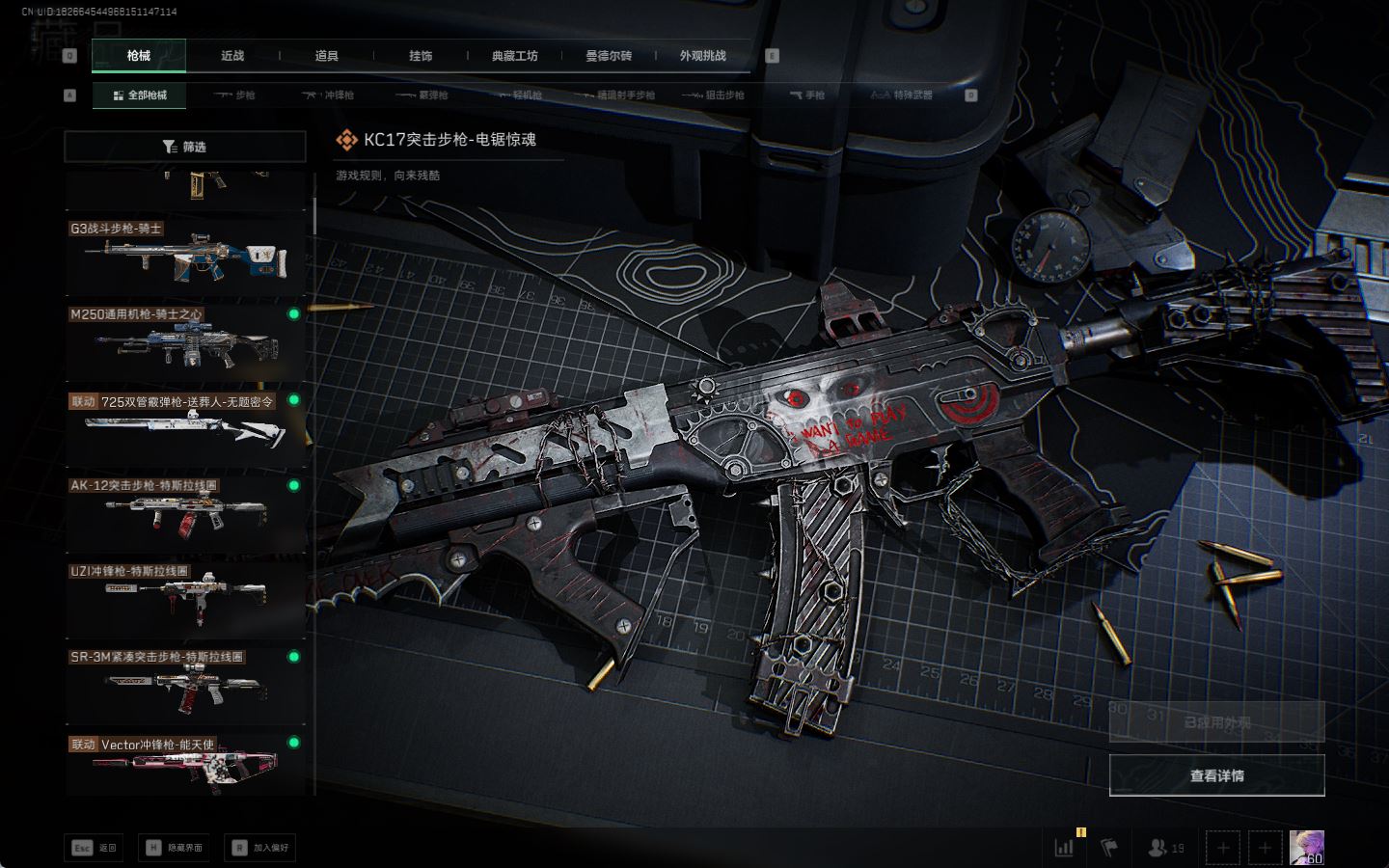Pick the Vector冲锋枪-能天使 skin
1389x868 pixels.
[185, 767]
